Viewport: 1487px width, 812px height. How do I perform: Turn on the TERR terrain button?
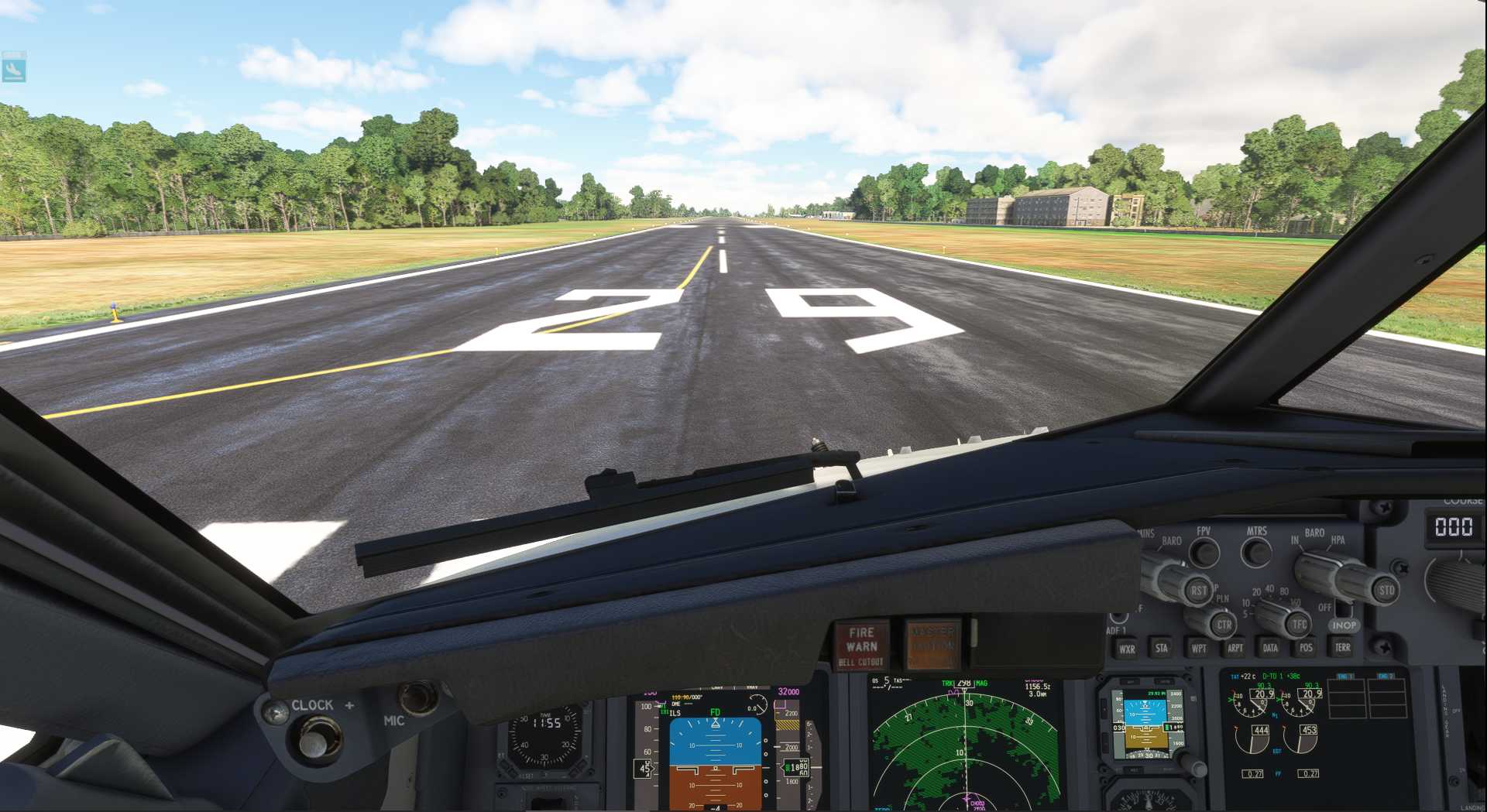coord(1342,647)
